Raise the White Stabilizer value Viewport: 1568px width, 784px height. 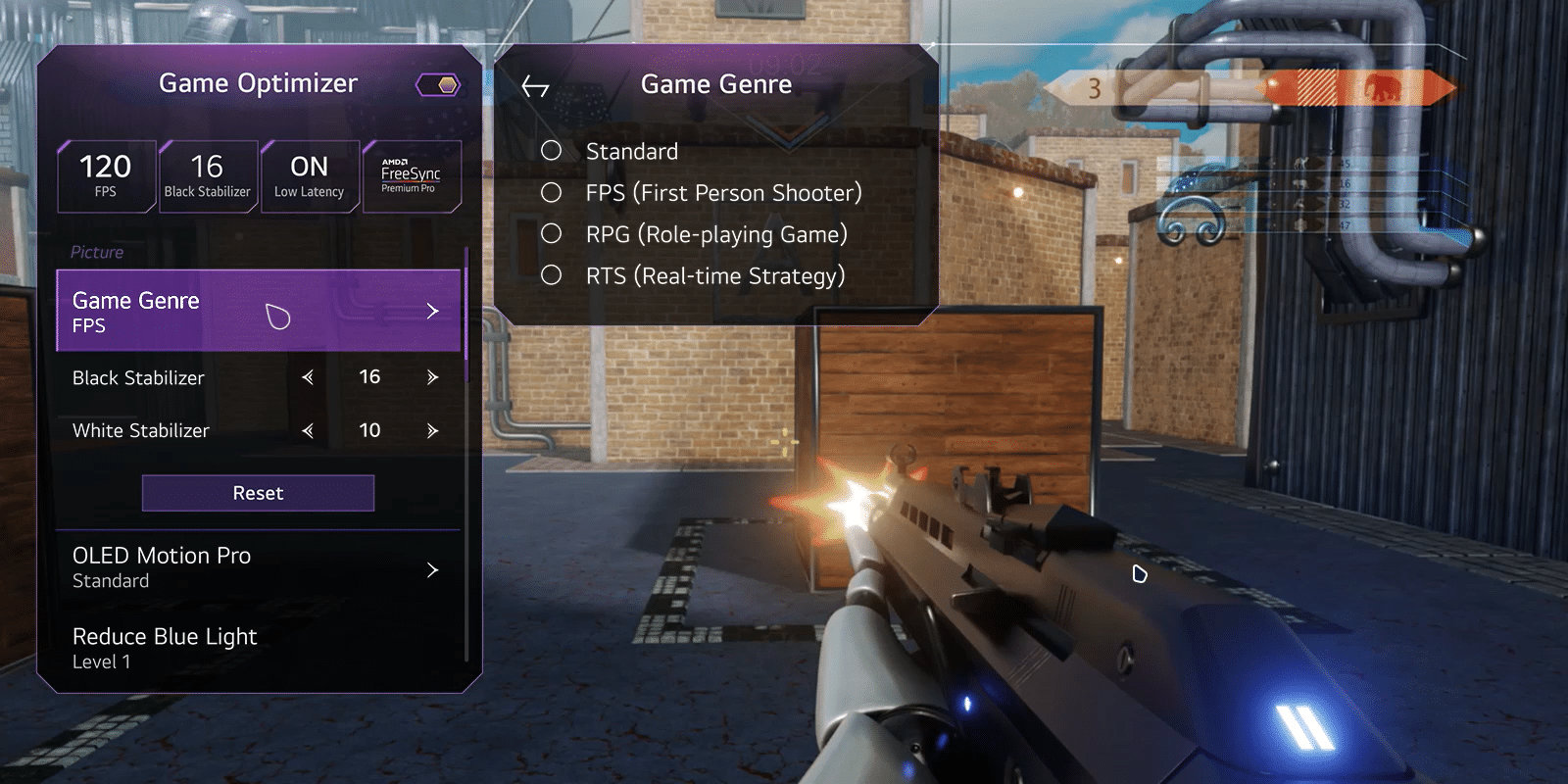point(432,430)
